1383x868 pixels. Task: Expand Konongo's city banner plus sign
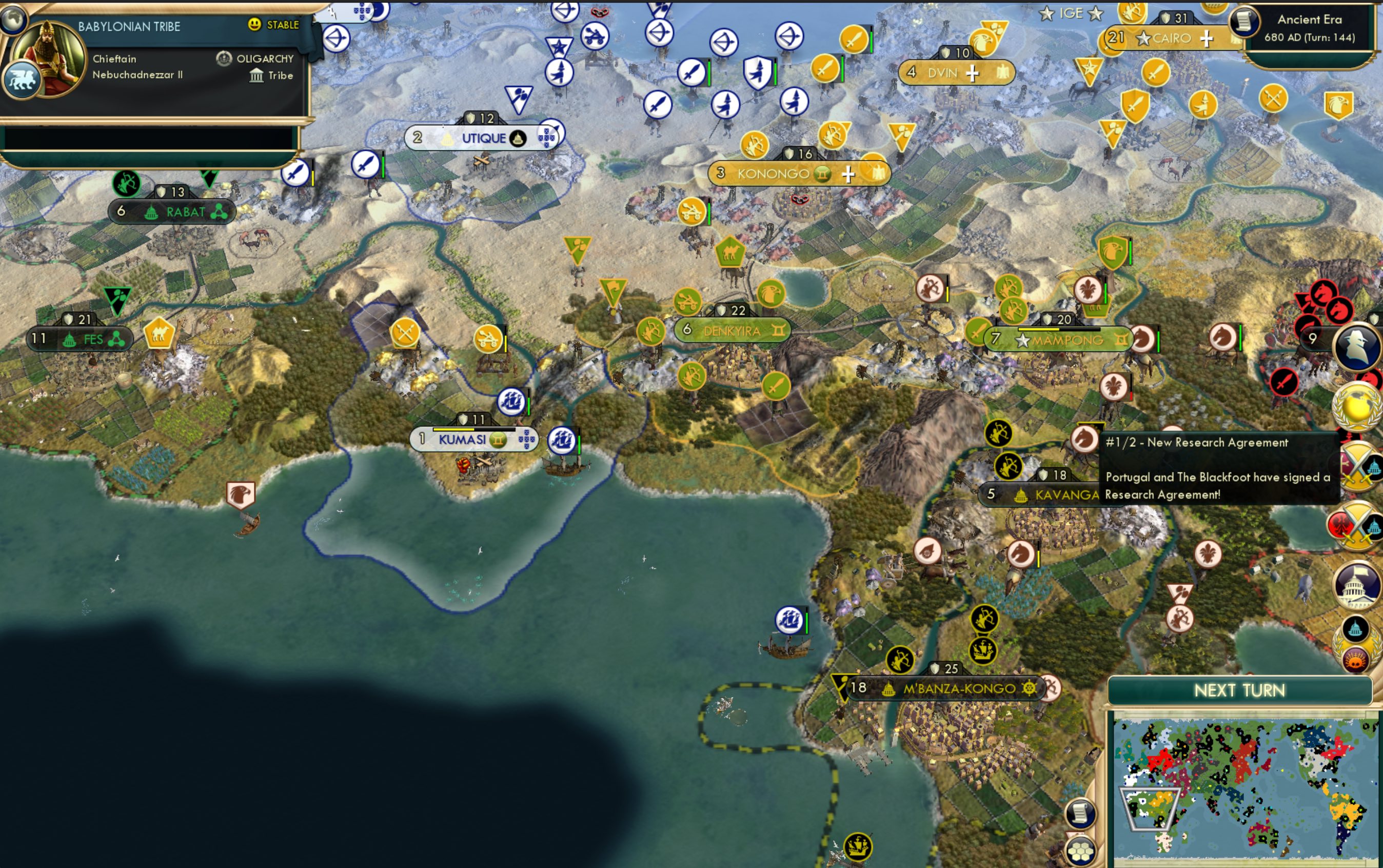(848, 173)
